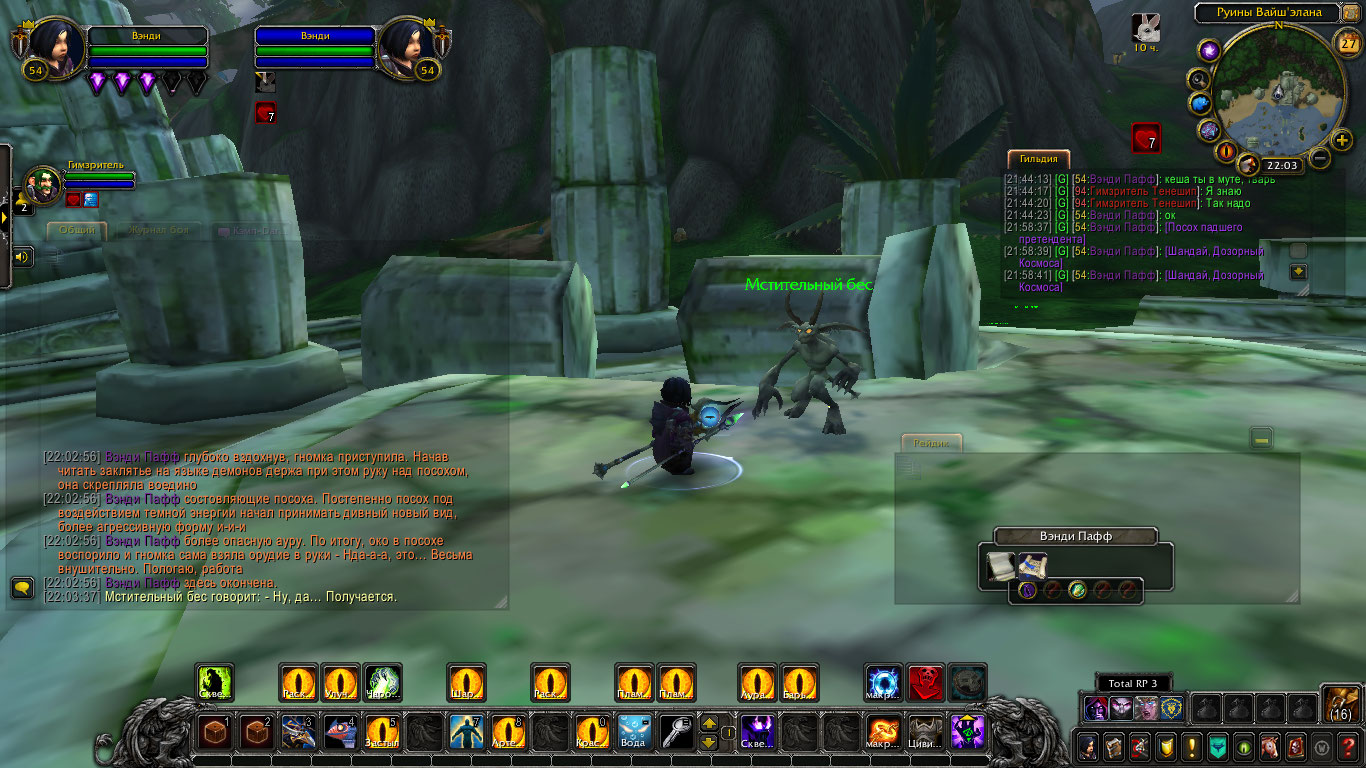Page the action bar up with the arrow

point(708,723)
